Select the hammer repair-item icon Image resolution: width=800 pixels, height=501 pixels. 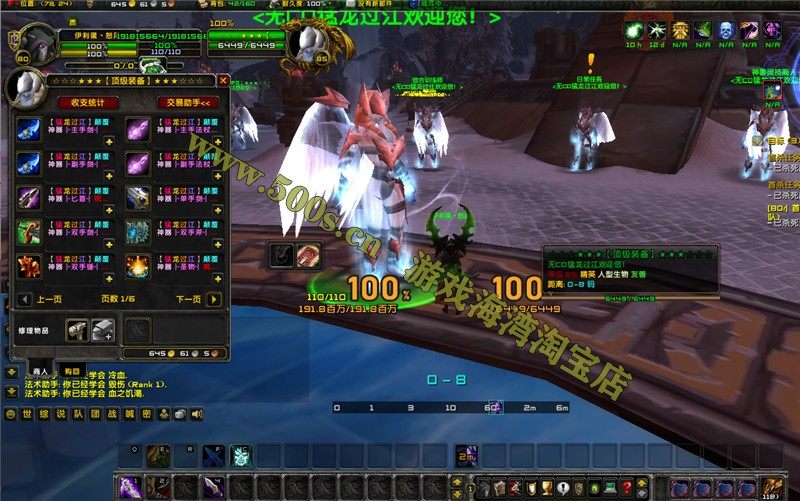(77, 330)
